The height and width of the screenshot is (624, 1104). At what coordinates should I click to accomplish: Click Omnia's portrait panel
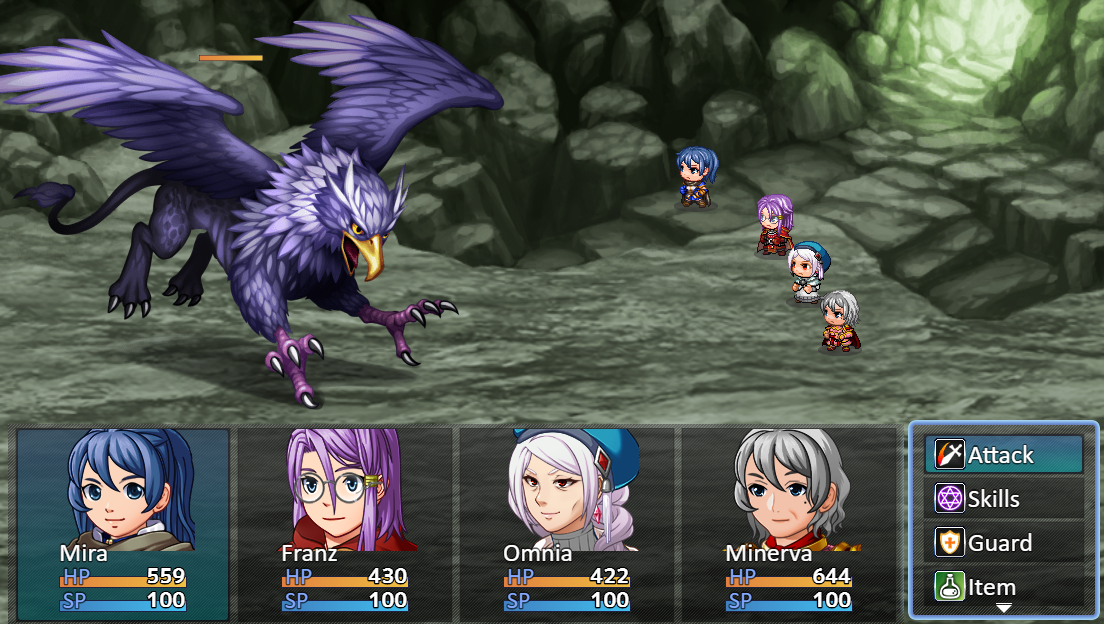tap(567, 524)
